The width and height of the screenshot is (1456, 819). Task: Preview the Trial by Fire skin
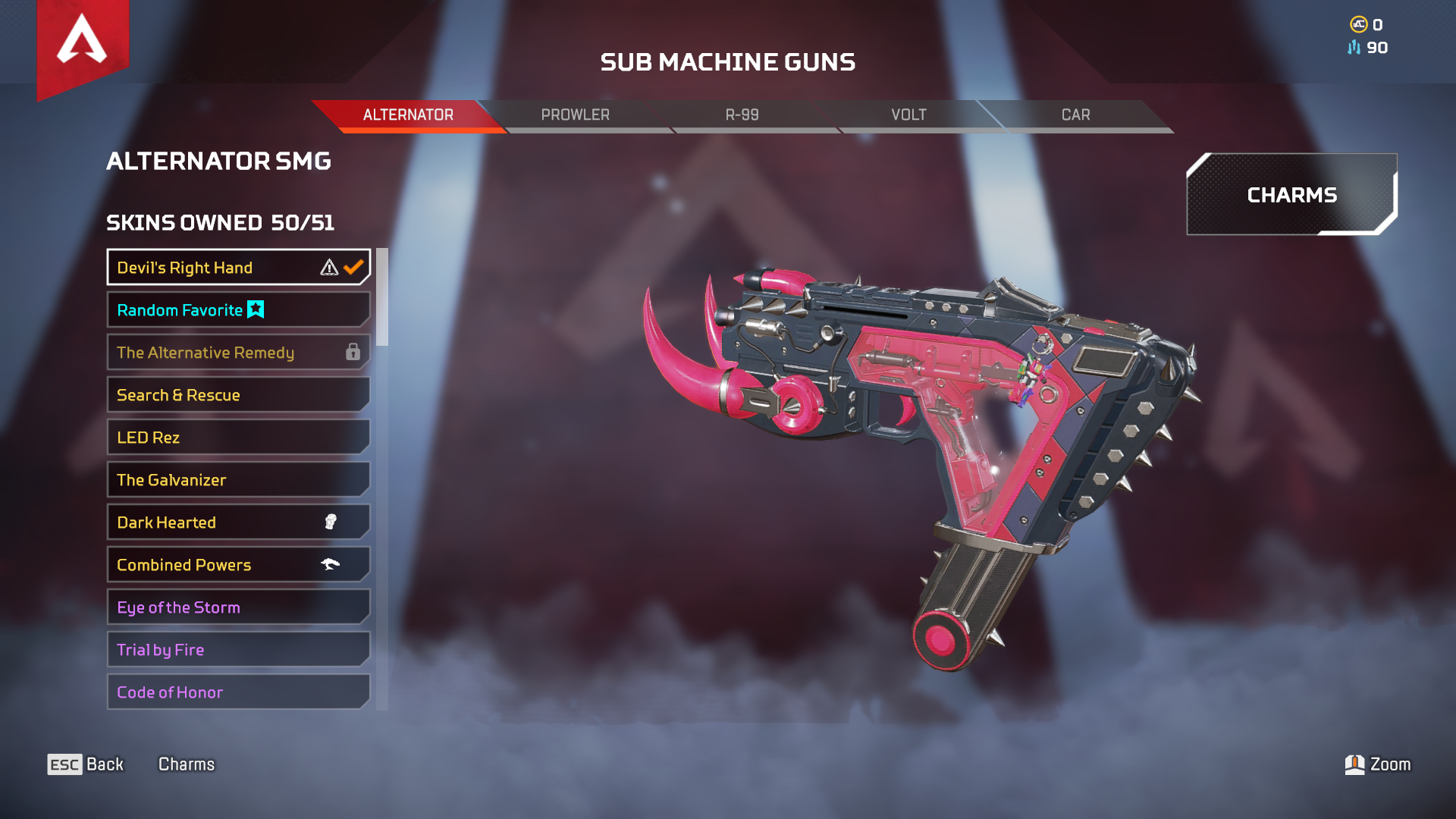[238, 650]
